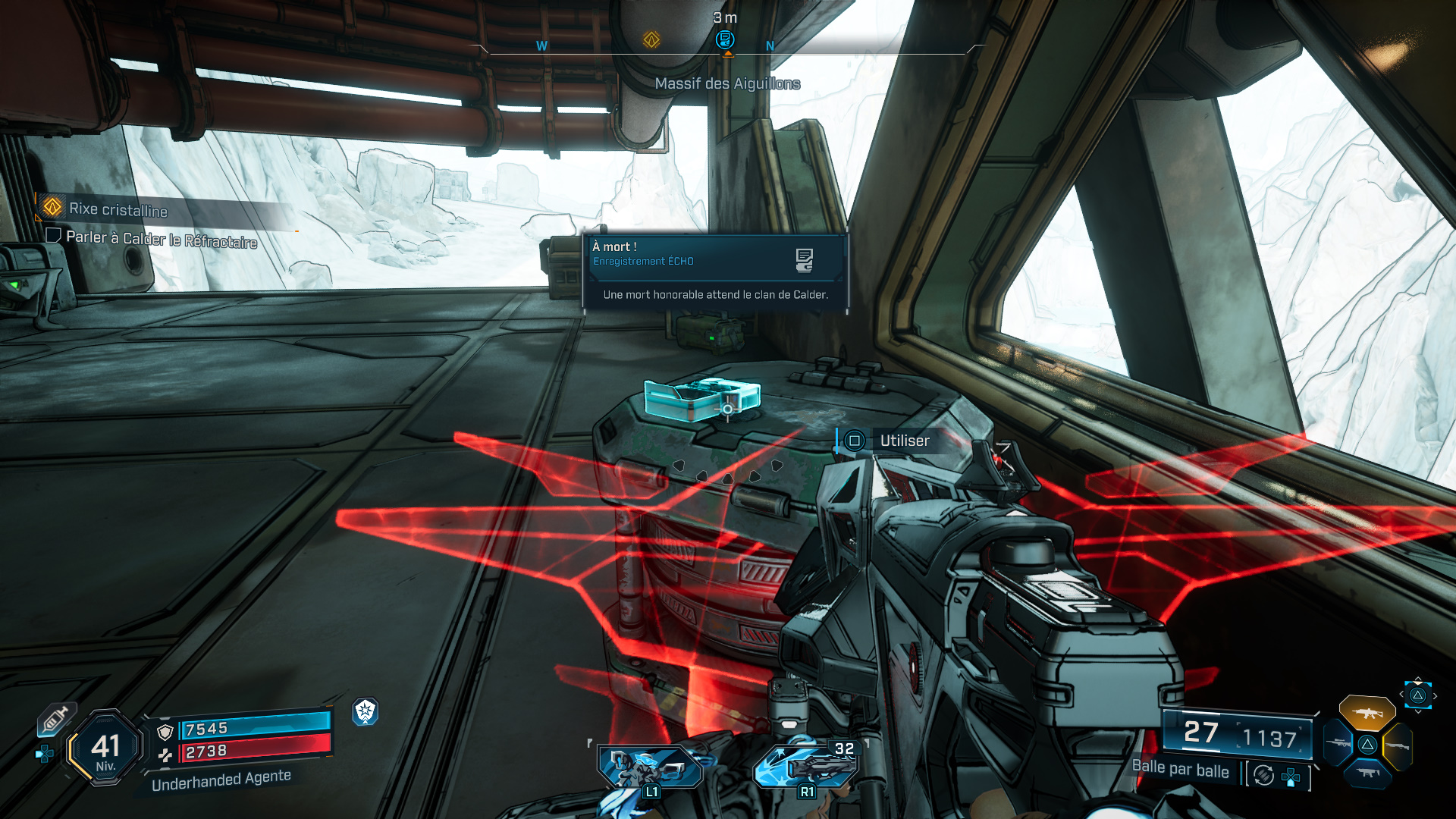The height and width of the screenshot is (819, 1456).
Task: Open the level 41 character badge
Action: pyautogui.click(x=105, y=748)
